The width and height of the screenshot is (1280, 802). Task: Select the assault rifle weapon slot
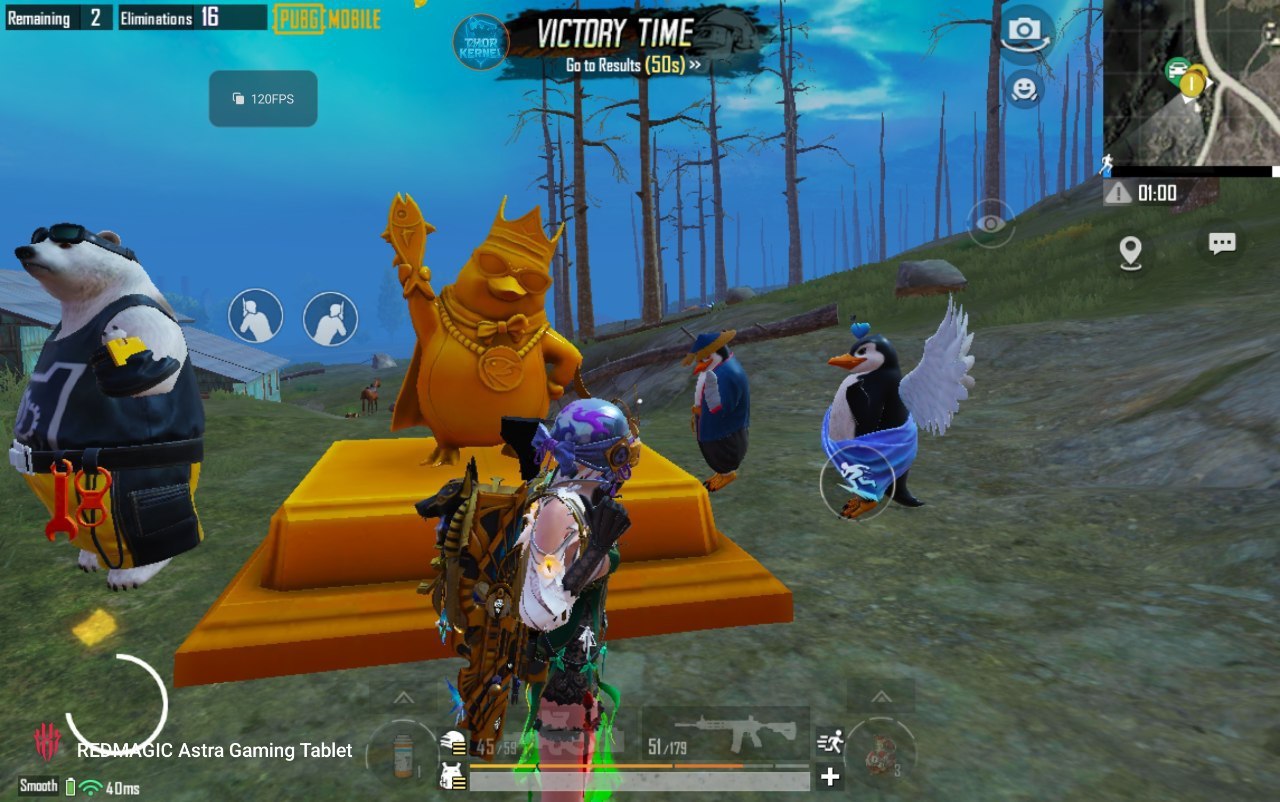tap(726, 735)
